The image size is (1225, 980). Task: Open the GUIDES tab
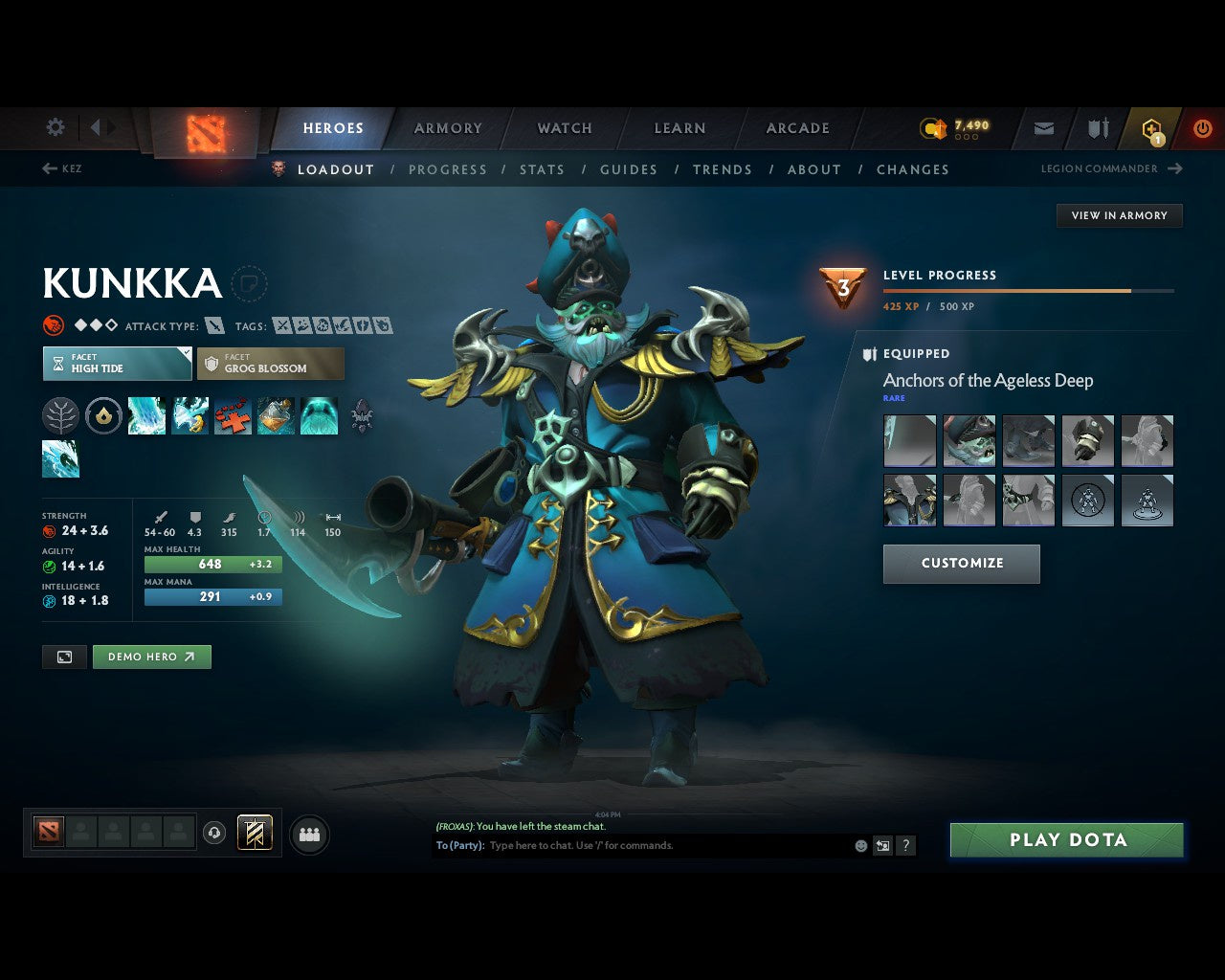(x=628, y=169)
